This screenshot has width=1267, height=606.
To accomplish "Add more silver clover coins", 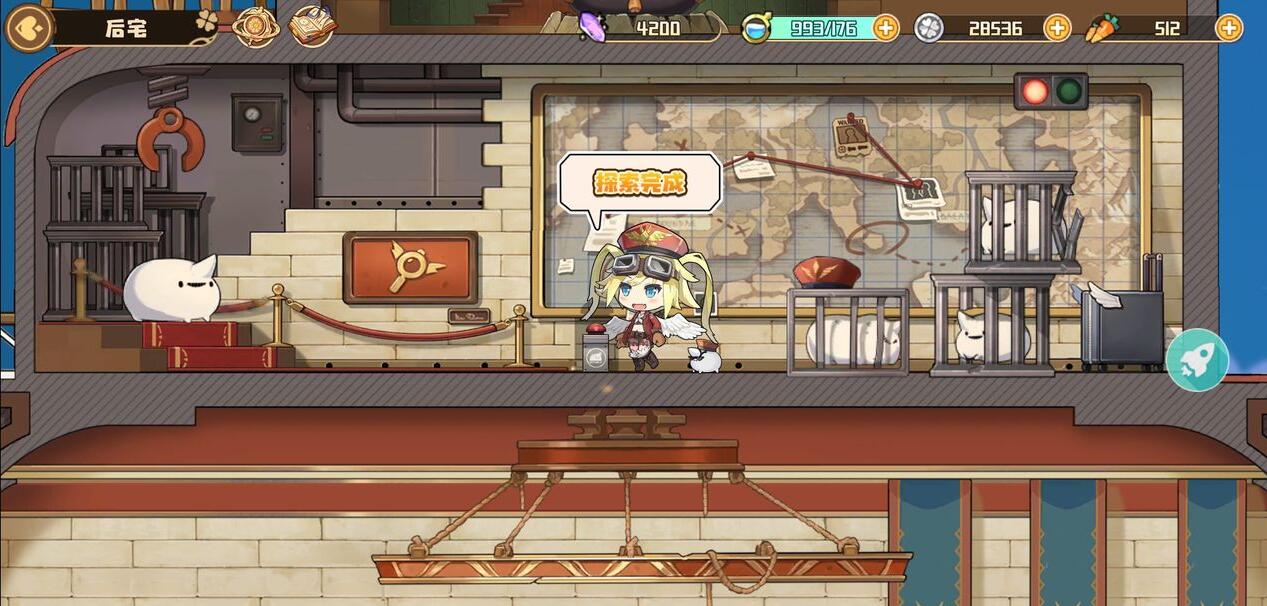I will click(x=1057, y=28).
